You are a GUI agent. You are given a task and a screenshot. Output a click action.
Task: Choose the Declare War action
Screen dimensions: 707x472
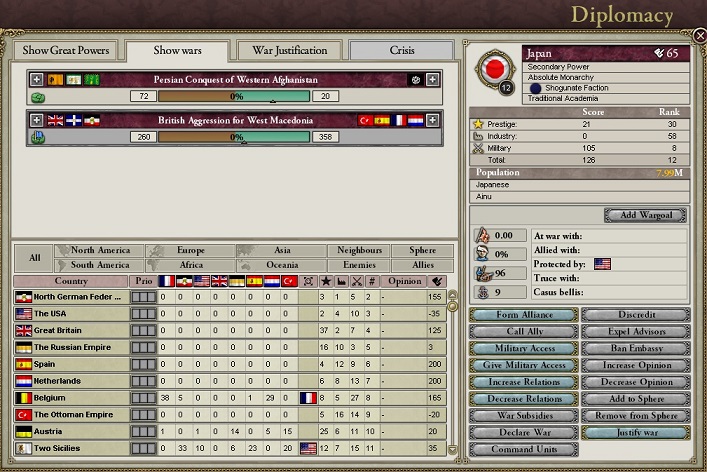click(x=523, y=433)
